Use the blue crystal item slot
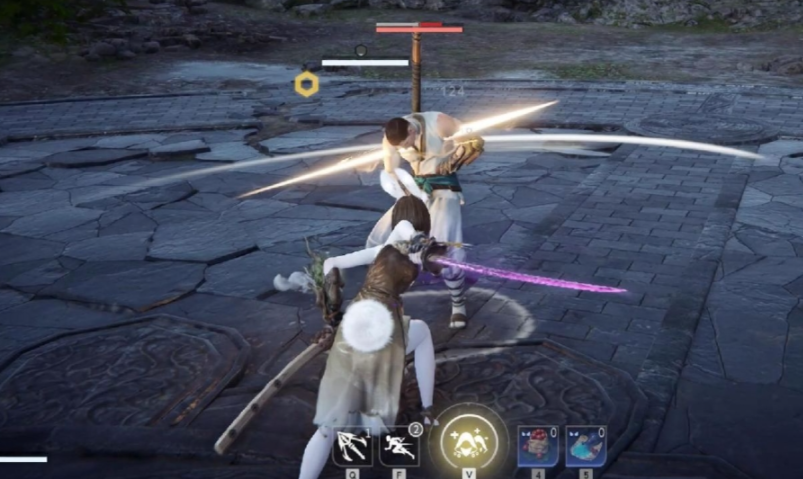 click(585, 446)
